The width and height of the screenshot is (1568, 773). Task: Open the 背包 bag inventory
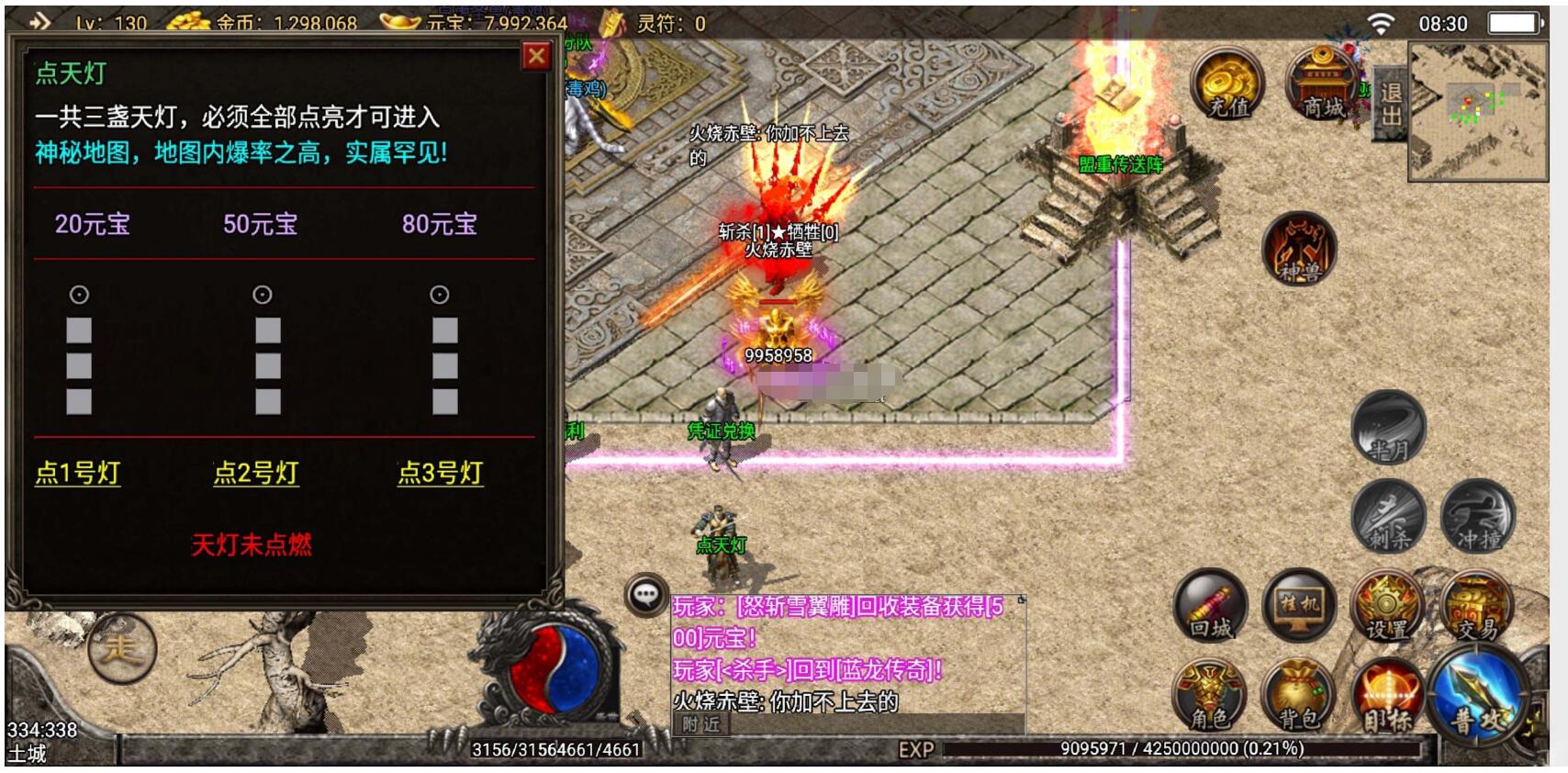point(1299,695)
